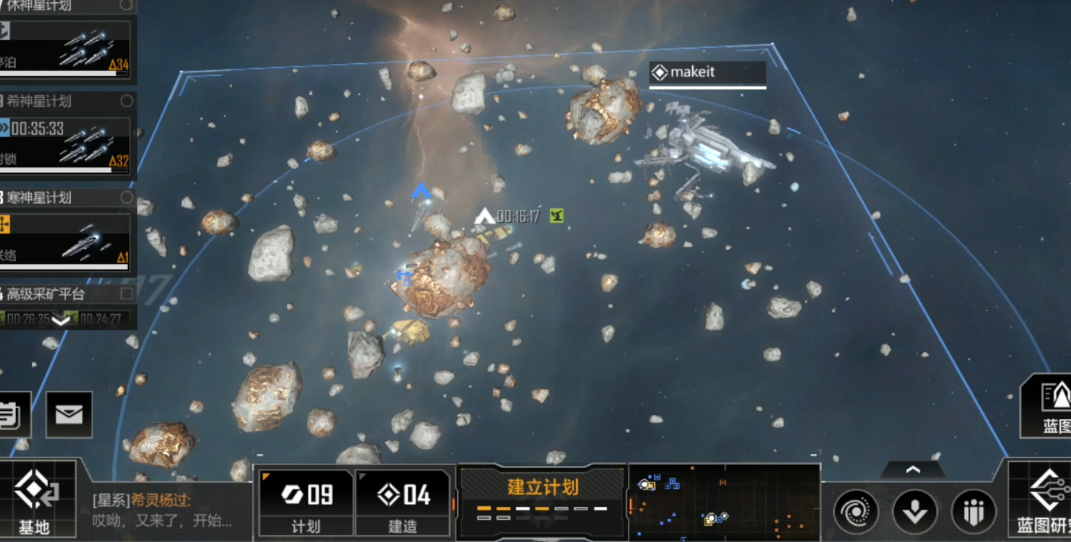The image size is (1071, 542).
Task: Click the round down-arrow button
Action: (x=914, y=511)
